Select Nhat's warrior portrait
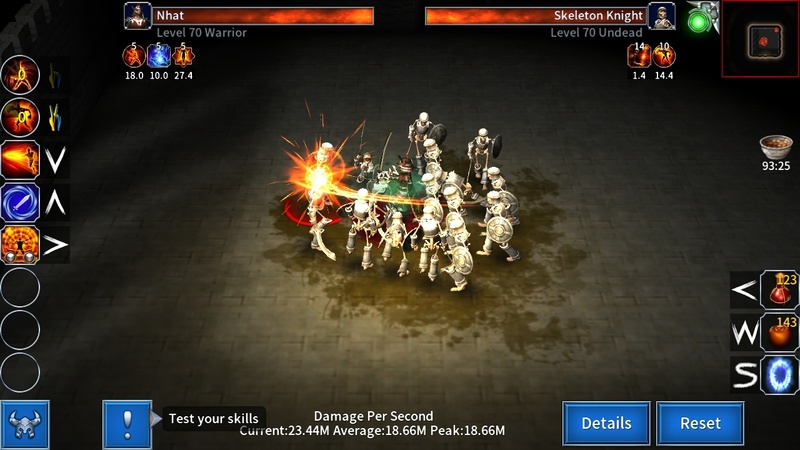This screenshot has width=800, height=450. tap(137, 17)
